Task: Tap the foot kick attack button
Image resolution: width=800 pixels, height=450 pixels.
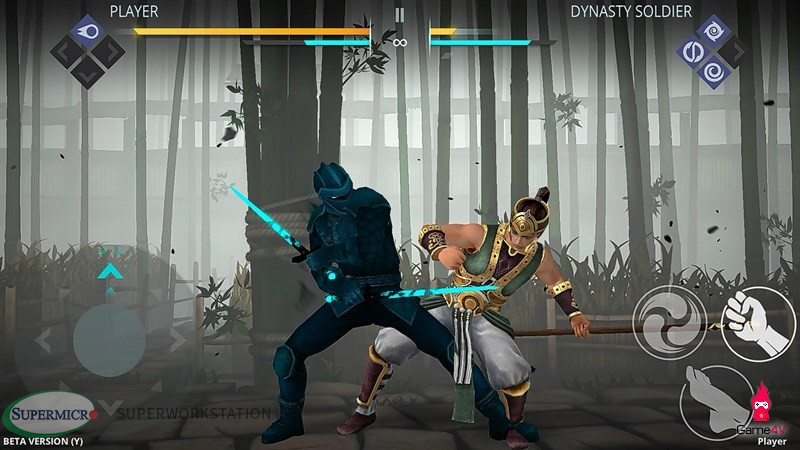Action: (715, 398)
